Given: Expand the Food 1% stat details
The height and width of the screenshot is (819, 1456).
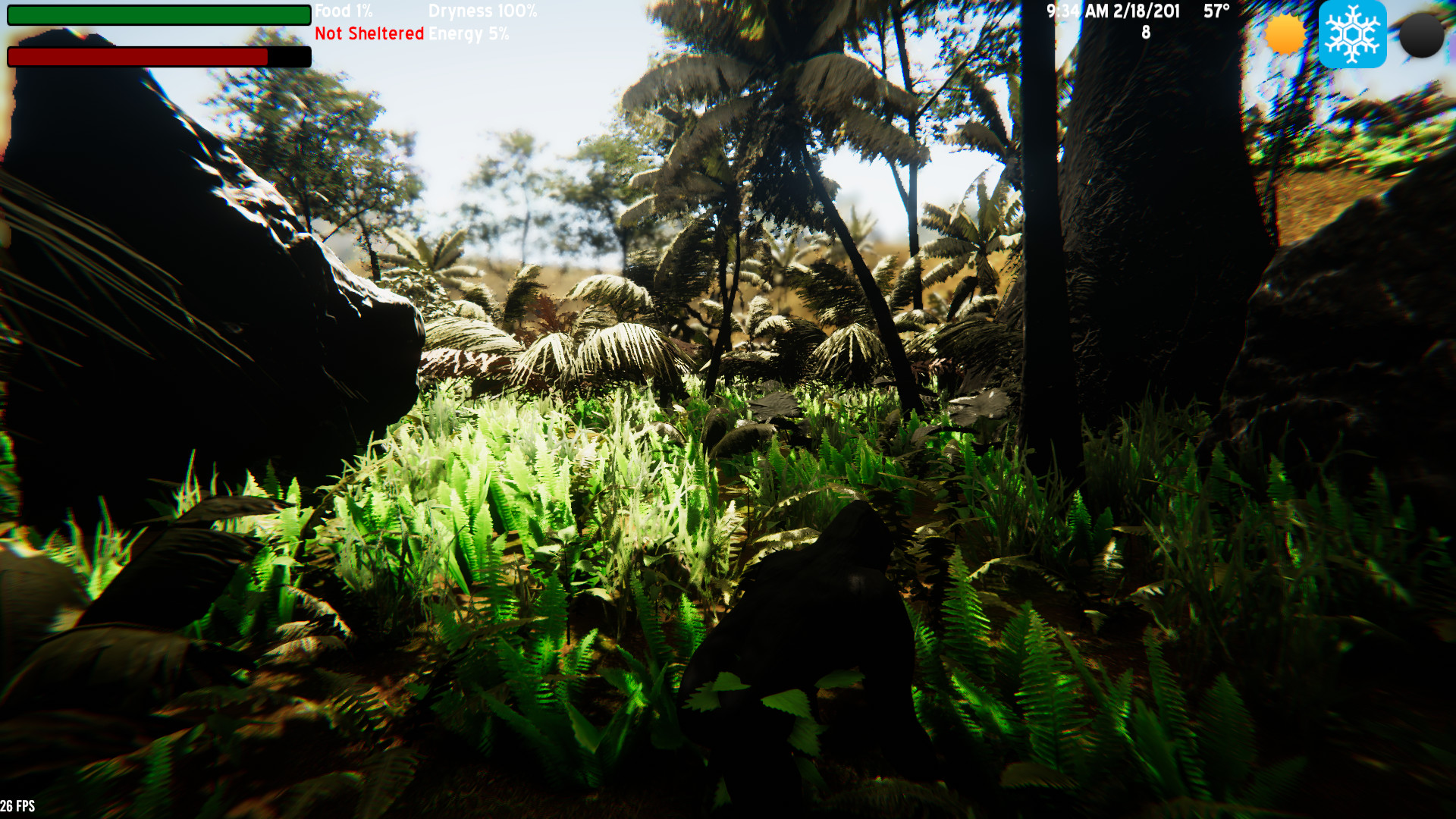Looking at the screenshot, I should coord(342,11).
